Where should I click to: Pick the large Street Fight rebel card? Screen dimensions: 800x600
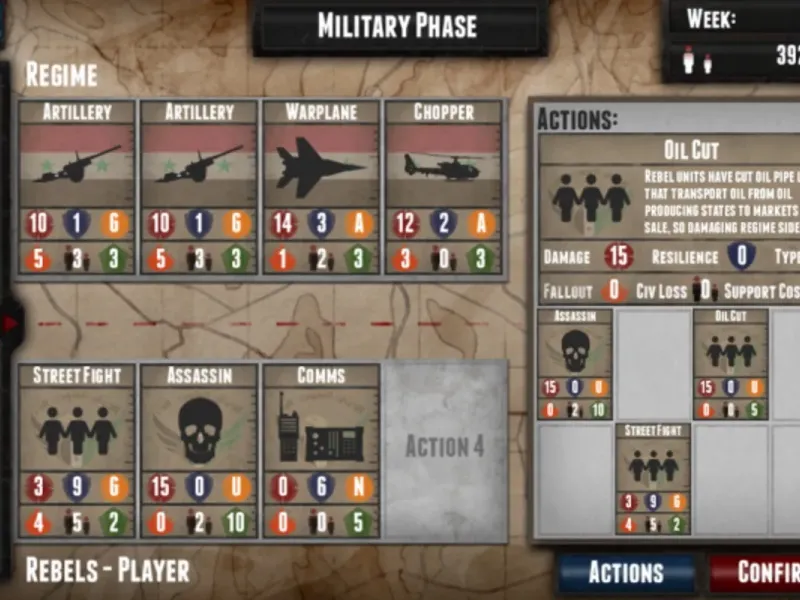(77, 450)
